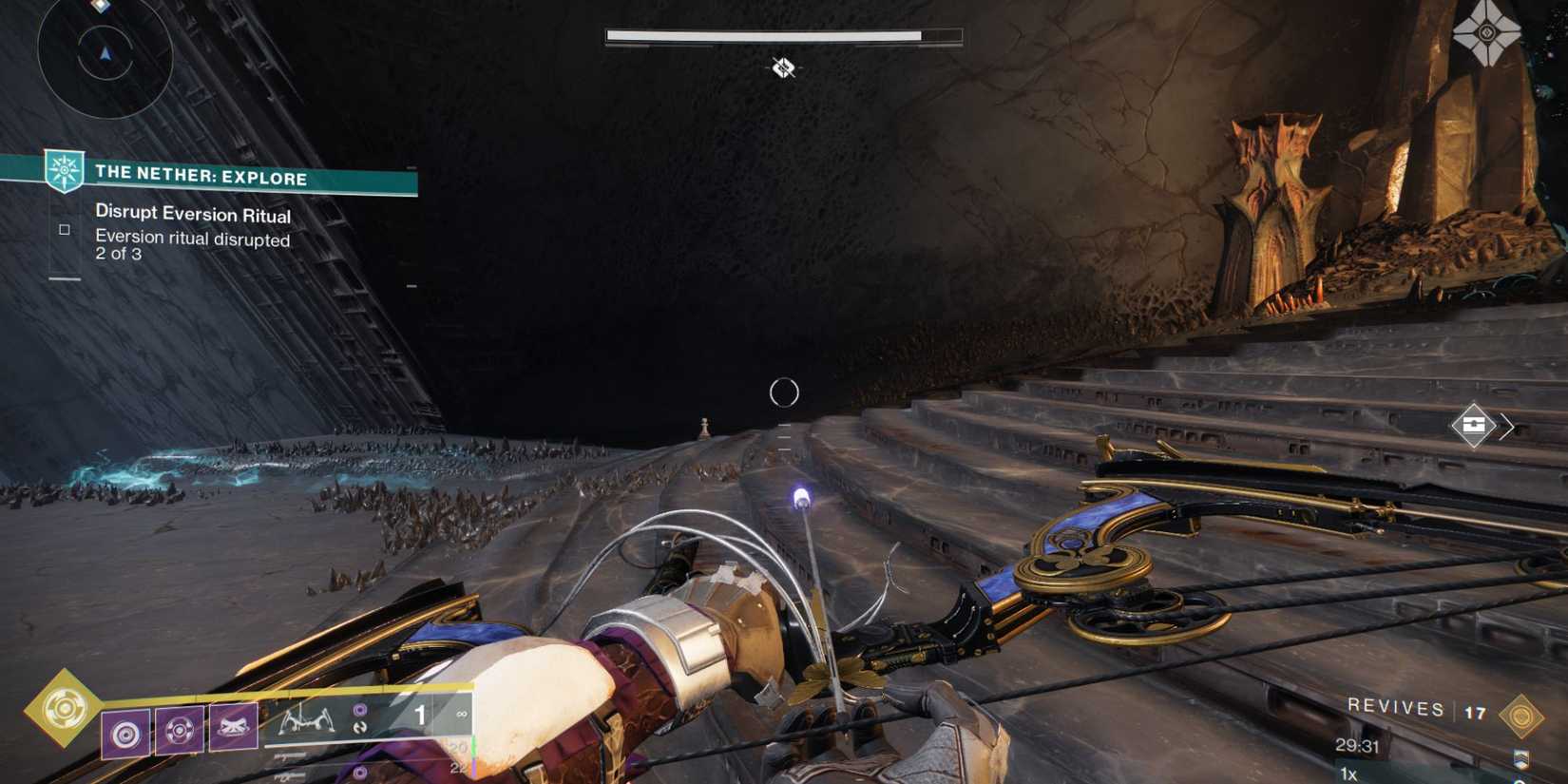Expand the chevron next to the waypoint marker
Image resolution: width=1568 pixels, height=784 pixels.
[x=1505, y=426]
